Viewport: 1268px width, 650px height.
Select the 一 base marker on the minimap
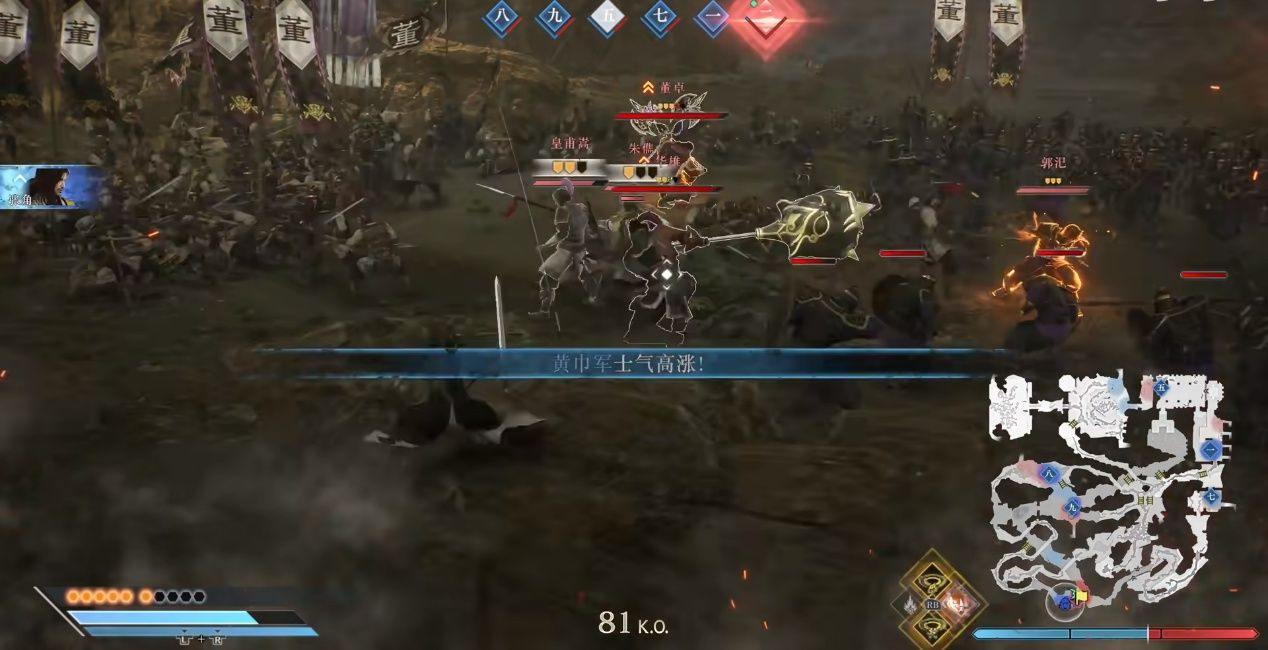[1211, 450]
